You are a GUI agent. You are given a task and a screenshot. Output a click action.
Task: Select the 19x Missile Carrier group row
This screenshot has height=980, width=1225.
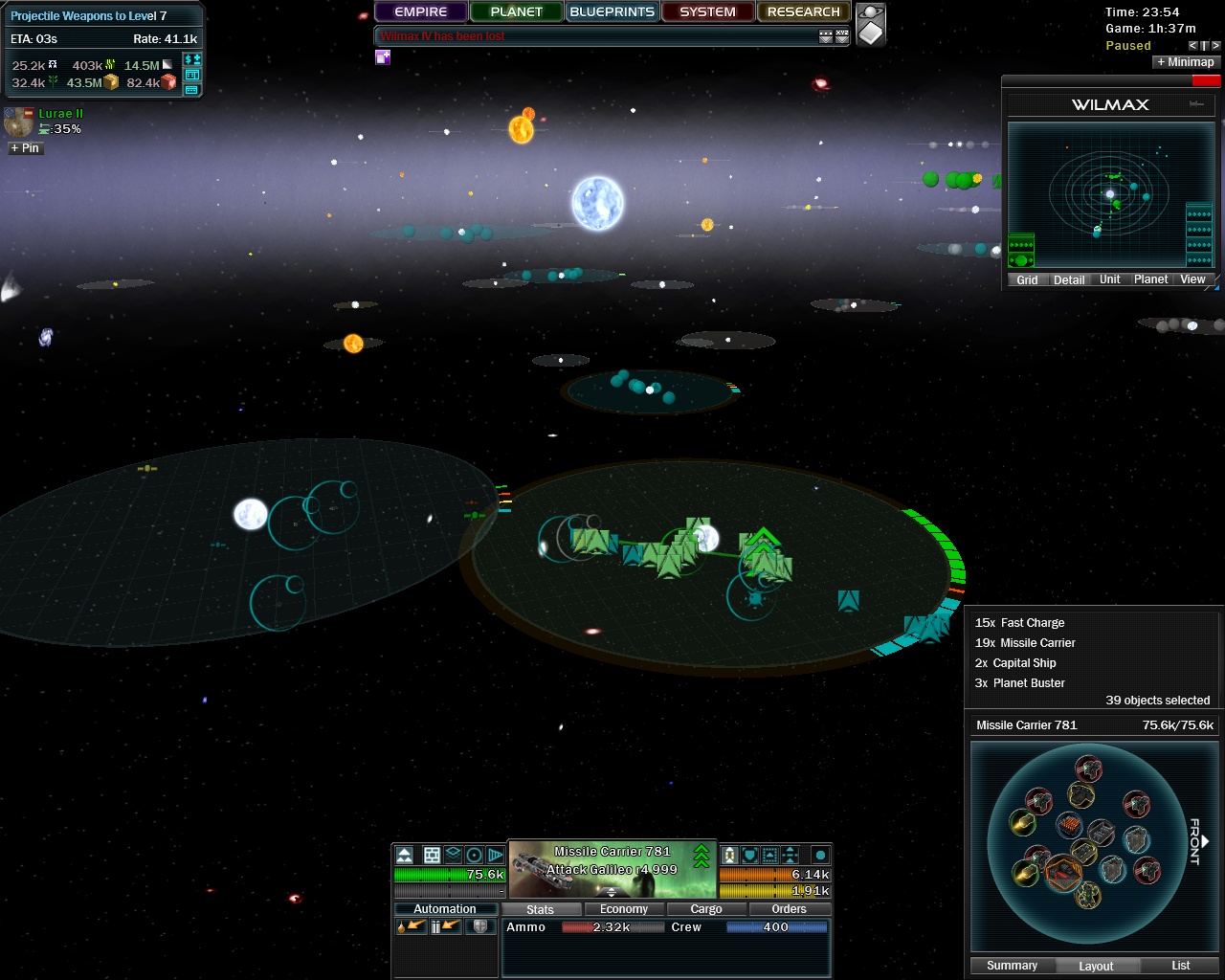tap(1025, 643)
